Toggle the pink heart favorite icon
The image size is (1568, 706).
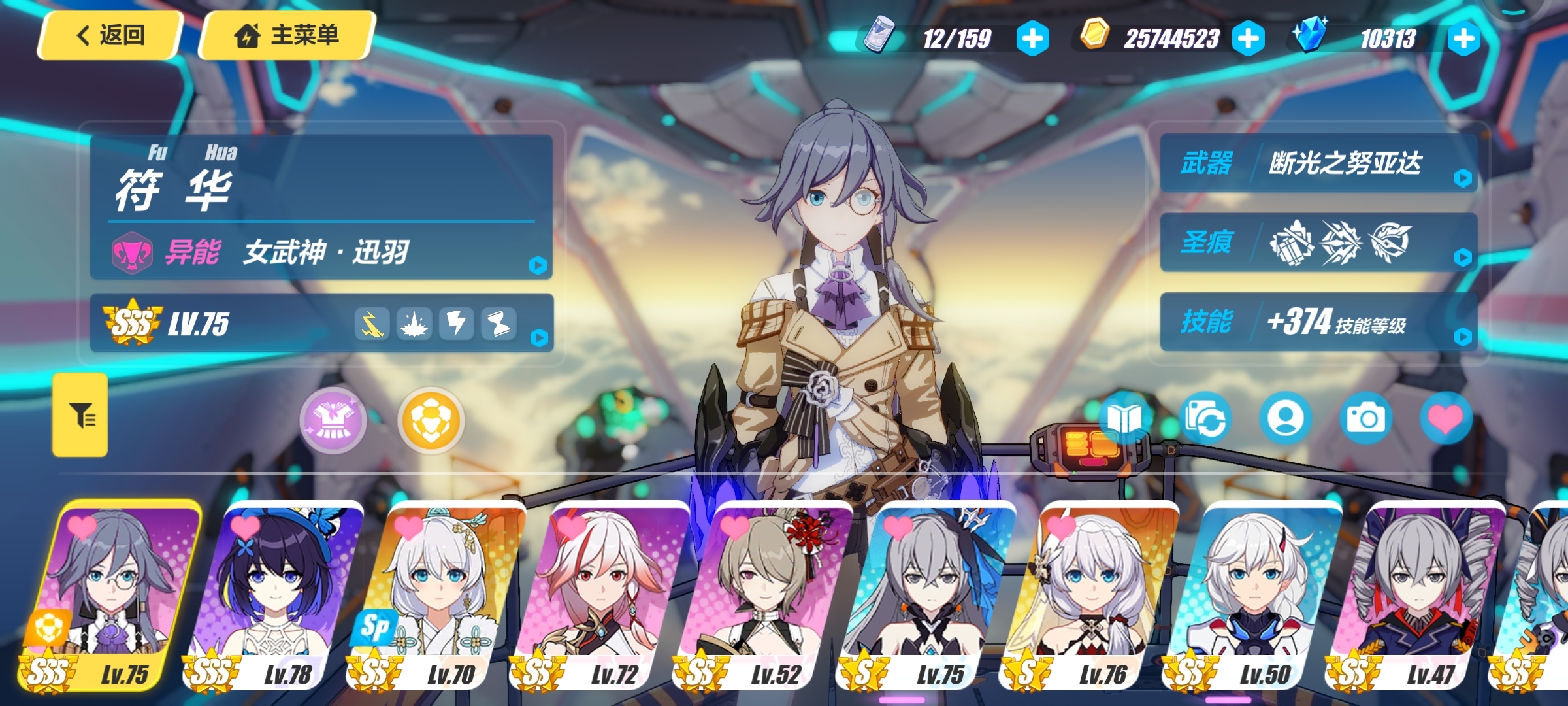click(x=1446, y=418)
